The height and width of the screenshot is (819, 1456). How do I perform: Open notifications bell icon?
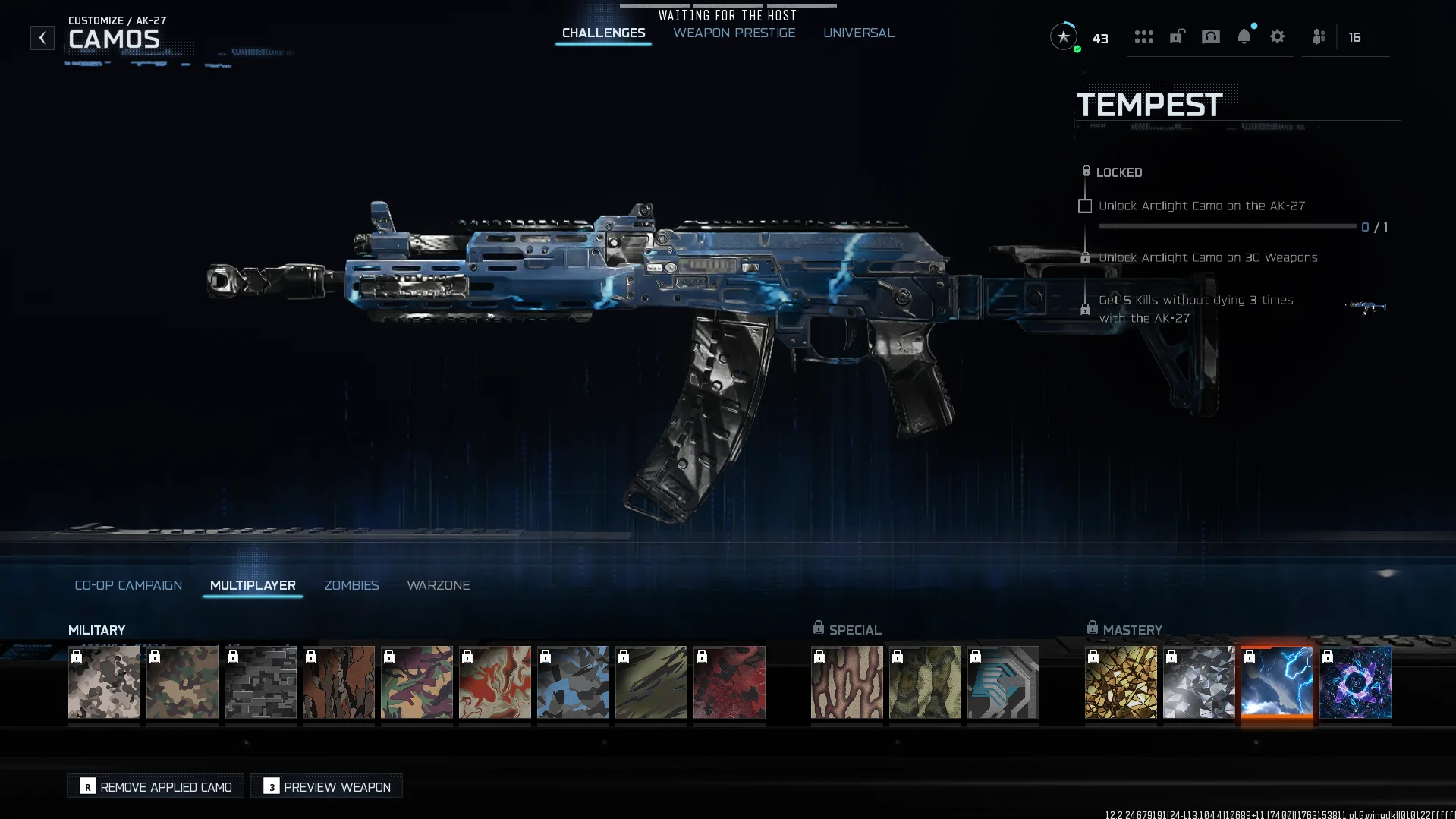click(1244, 36)
